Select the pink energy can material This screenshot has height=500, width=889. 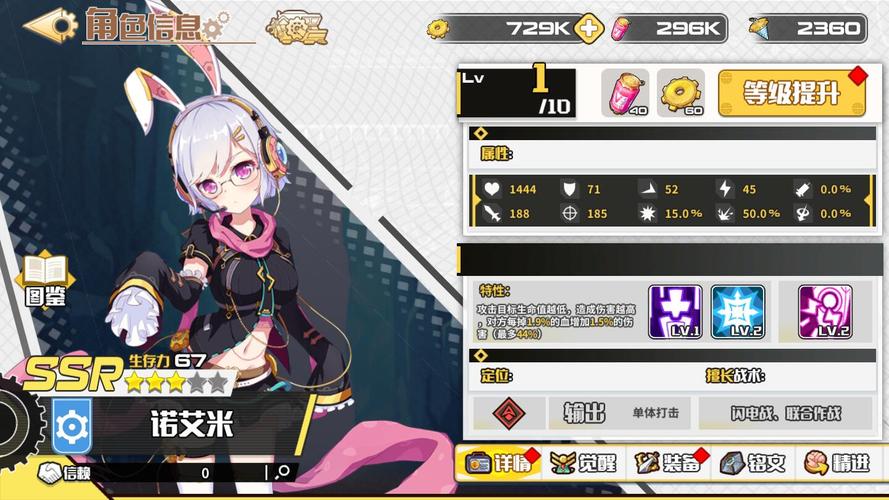[625, 93]
